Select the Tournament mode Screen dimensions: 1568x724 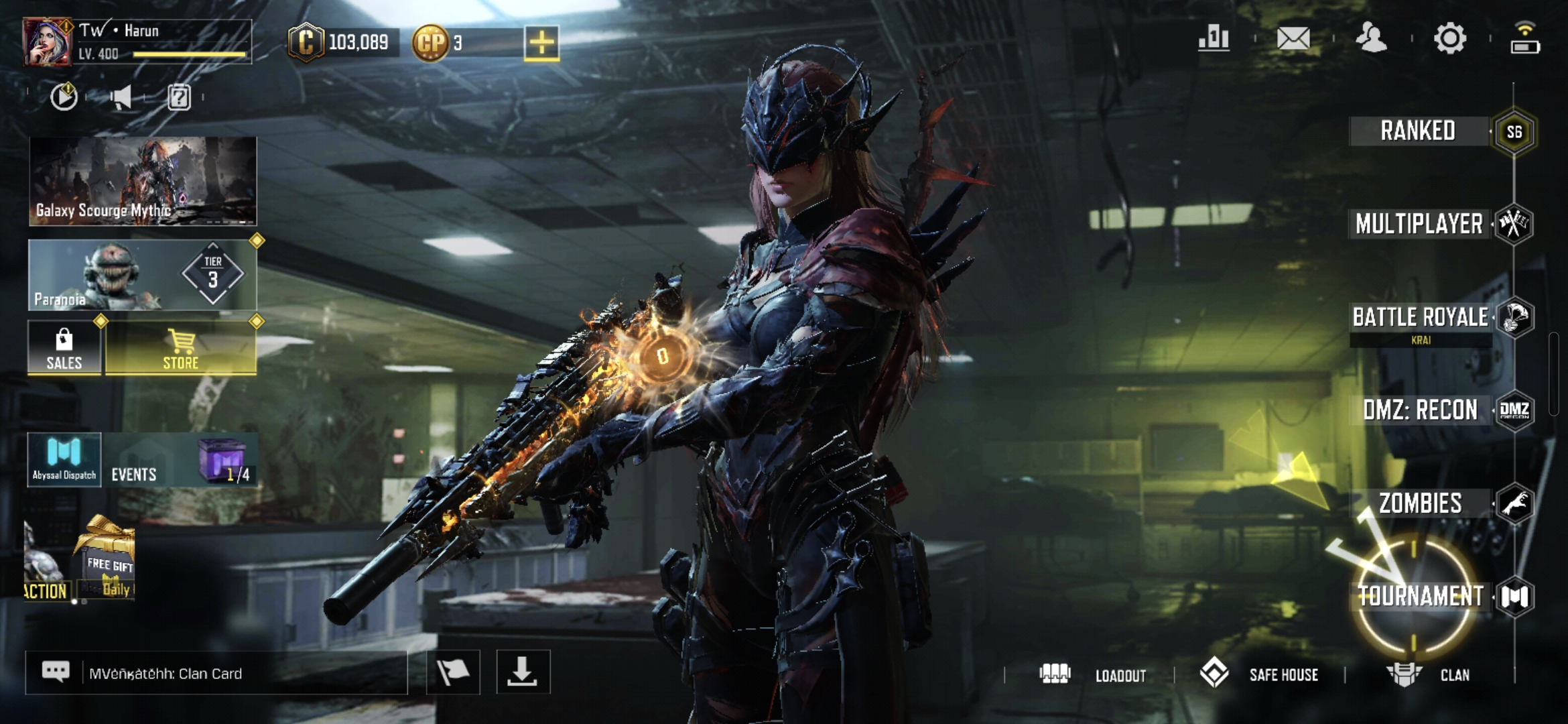(1420, 596)
